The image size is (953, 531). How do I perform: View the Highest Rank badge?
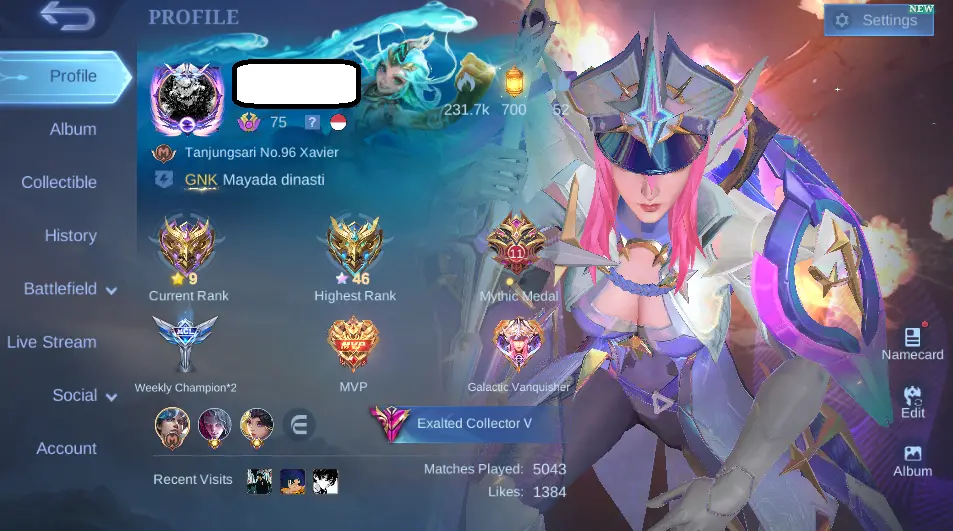tap(355, 247)
